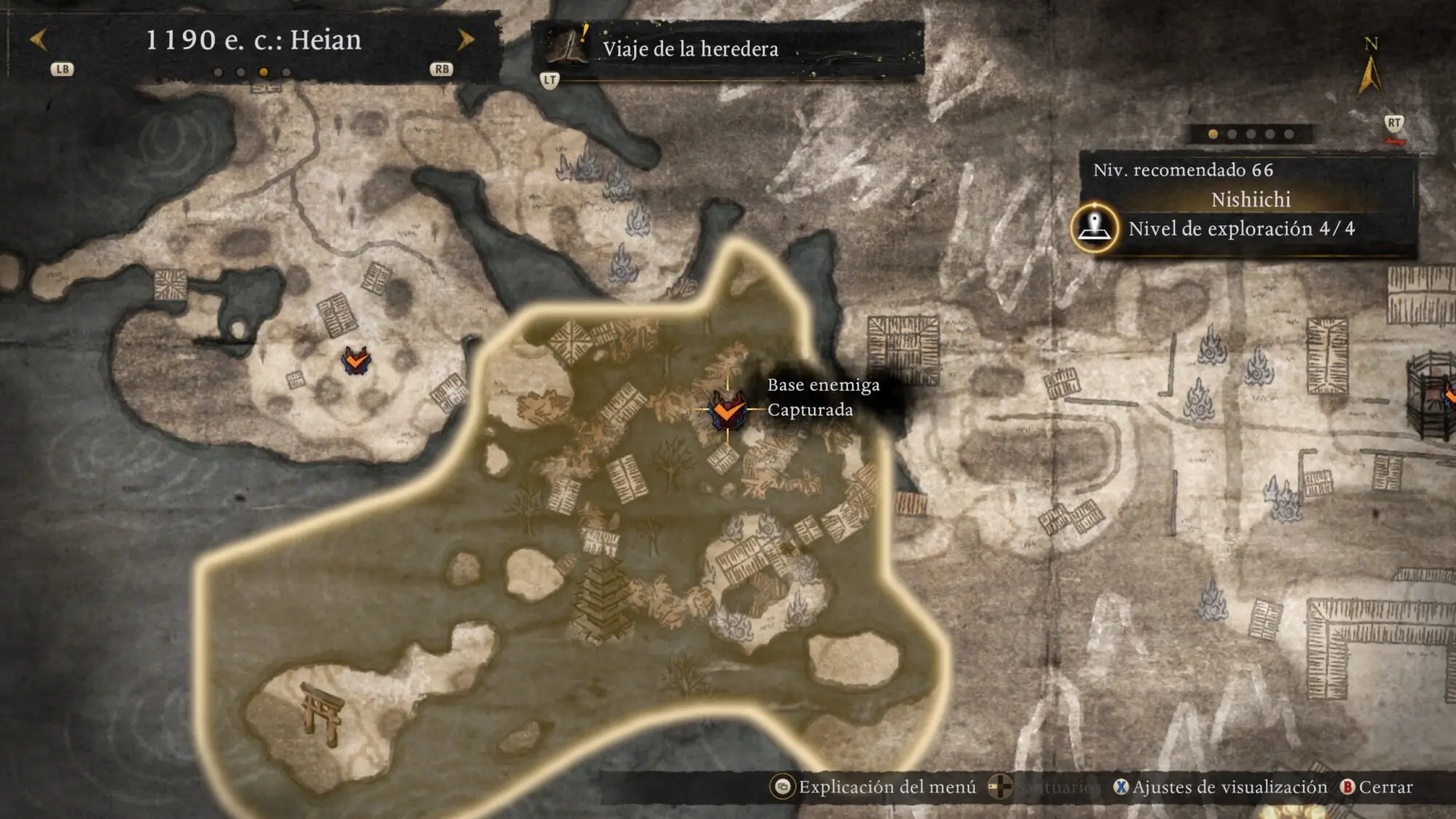Click the Nishiichi region location pin icon
This screenshot has width=1456, height=819.
(x=1094, y=228)
